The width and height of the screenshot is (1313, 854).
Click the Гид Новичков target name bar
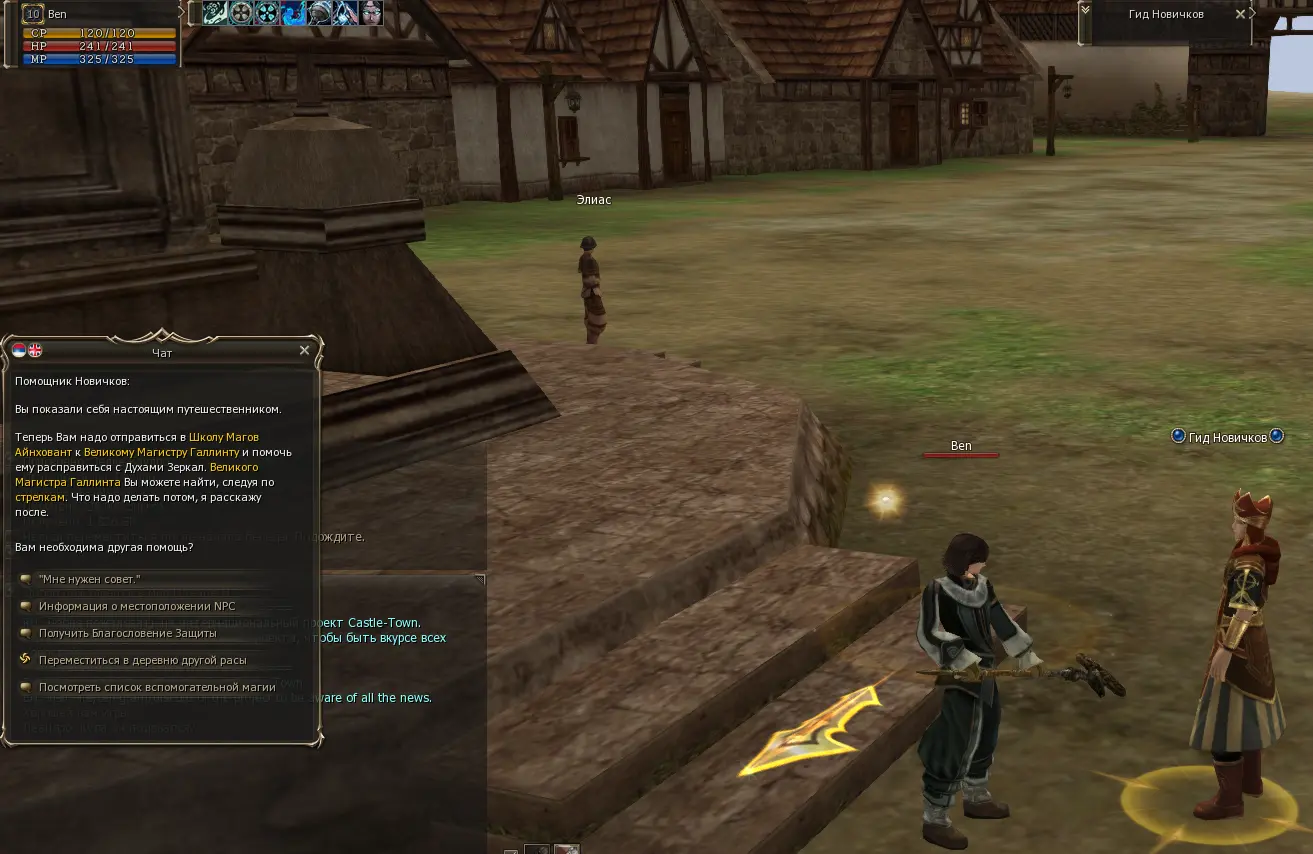click(1163, 14)
